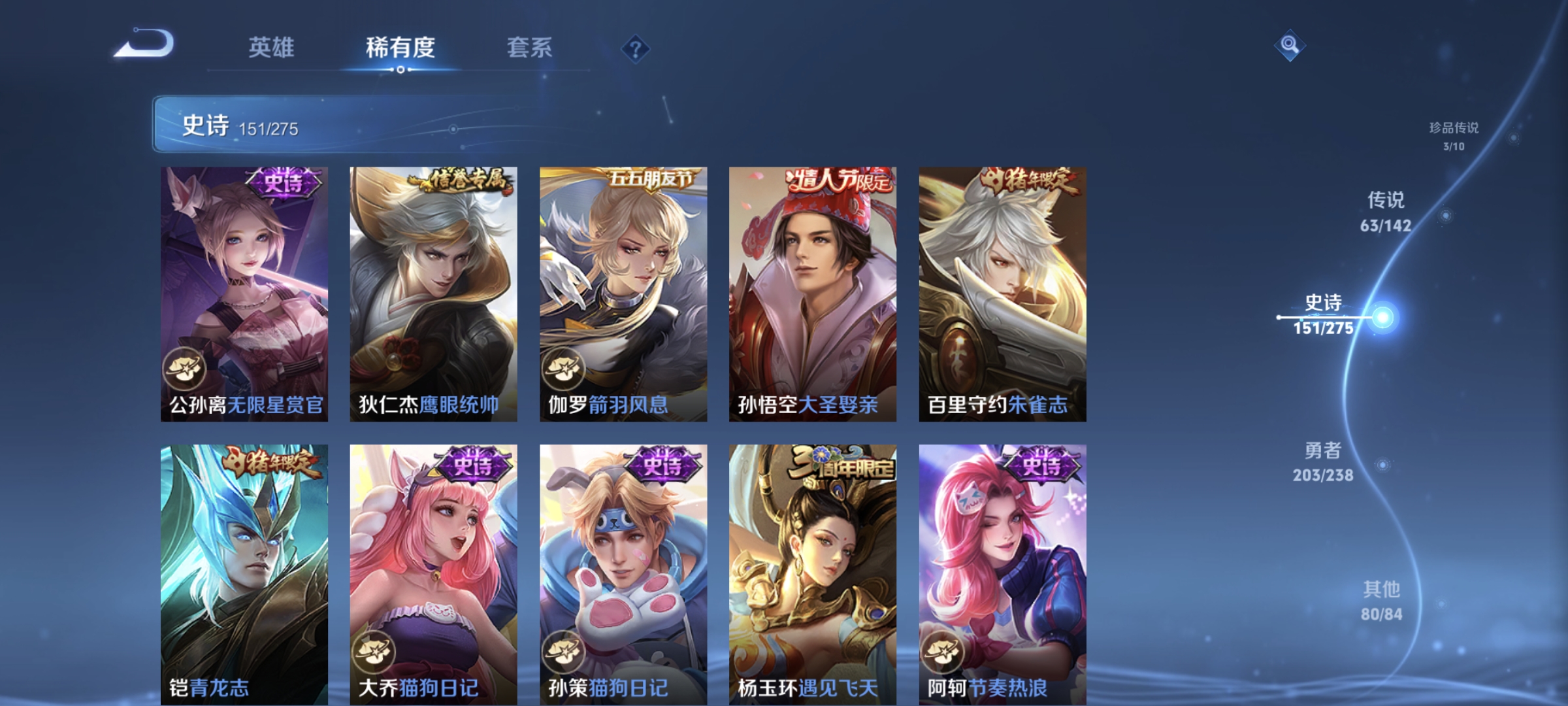Switch to the 英雄 tab
The width and height of the screenshot is (1568, 706).
coord(272,47)
